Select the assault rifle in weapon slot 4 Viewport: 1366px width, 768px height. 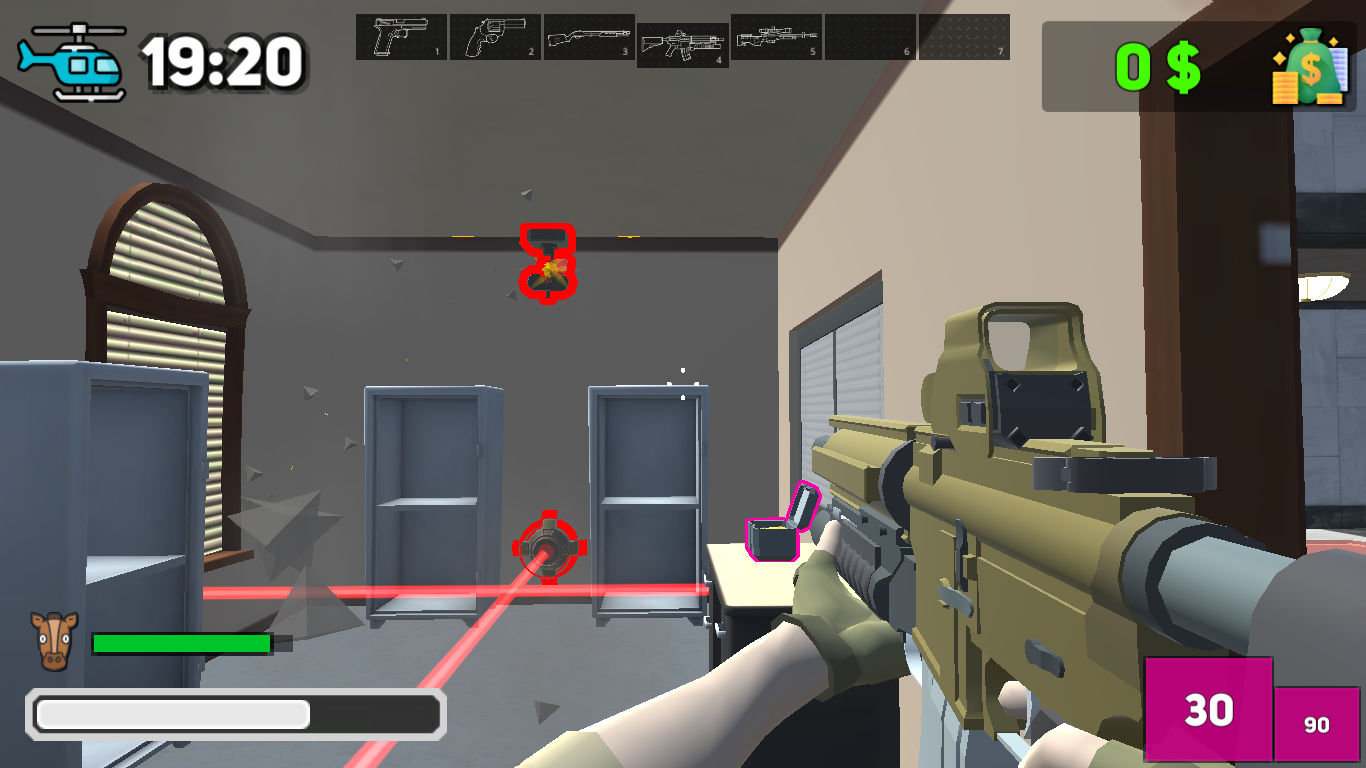coord(681,39)
